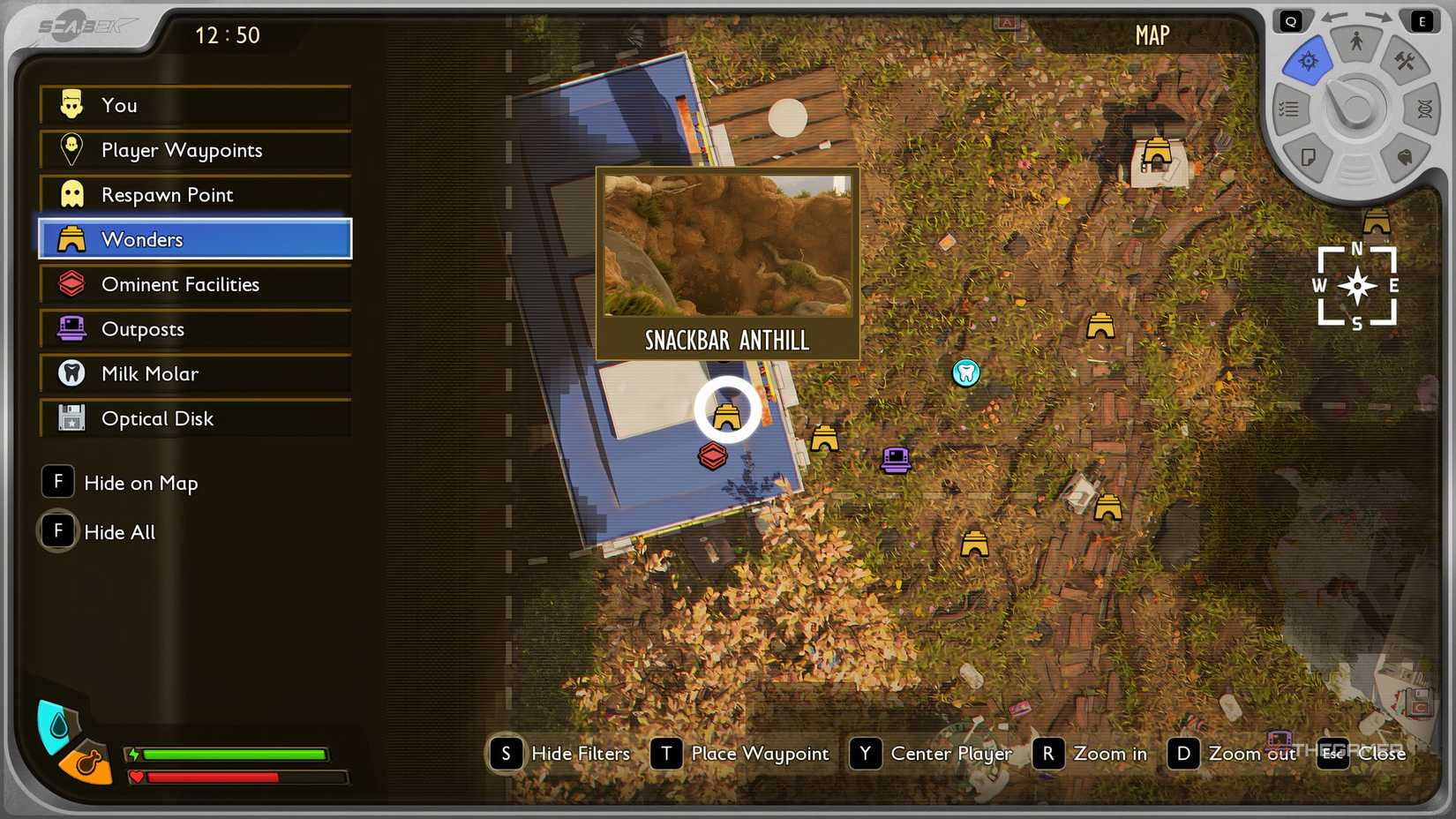Image resolution: width=1456 pixels, height=819 pixels.
Task: Click the red Ominent Facility marker on the map
Action: coord(713,456)
